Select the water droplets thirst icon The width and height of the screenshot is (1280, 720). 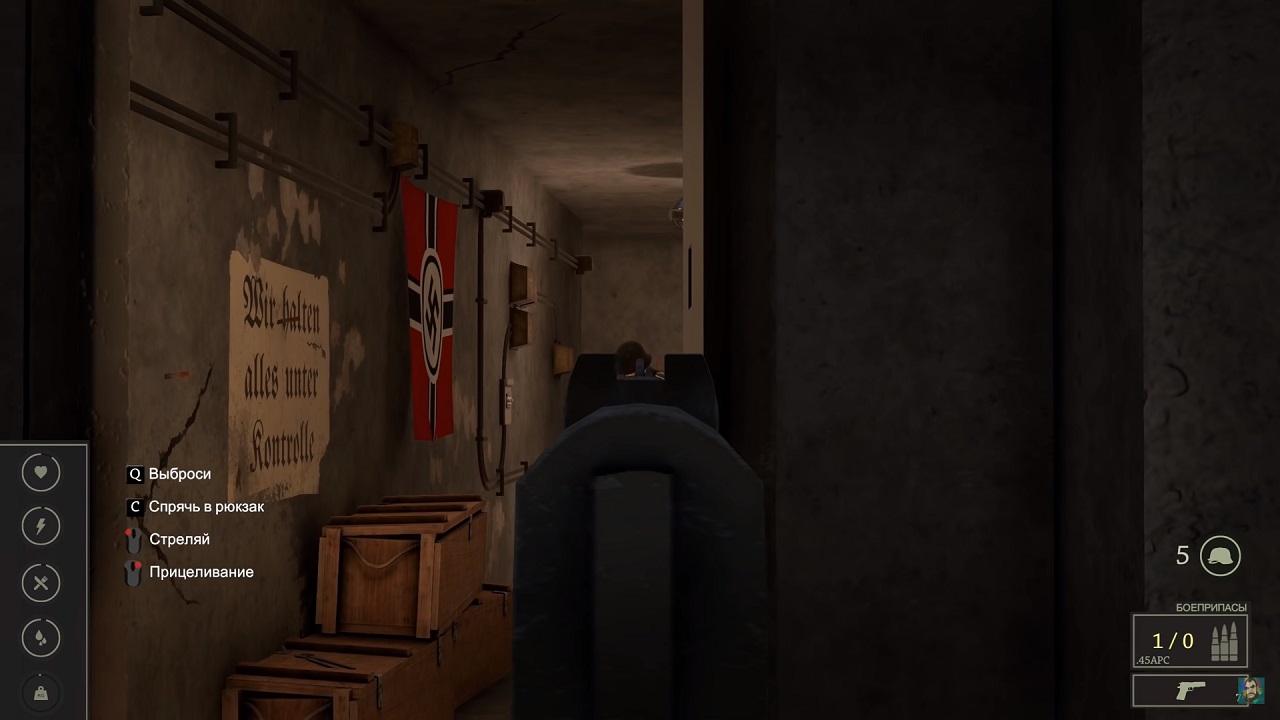[x=40, y=638]
